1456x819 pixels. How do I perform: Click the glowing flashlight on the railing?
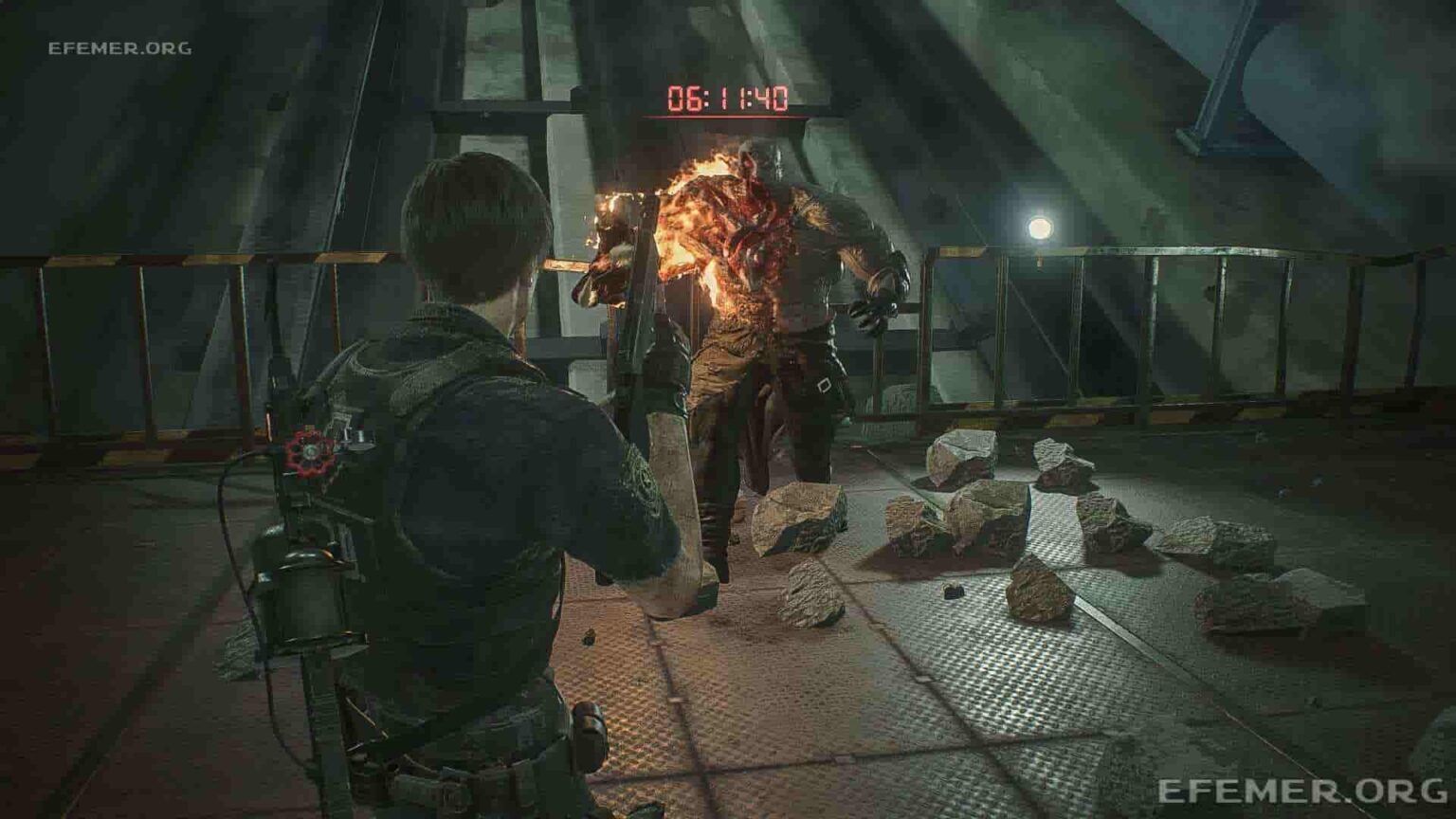click(1041, 226)
